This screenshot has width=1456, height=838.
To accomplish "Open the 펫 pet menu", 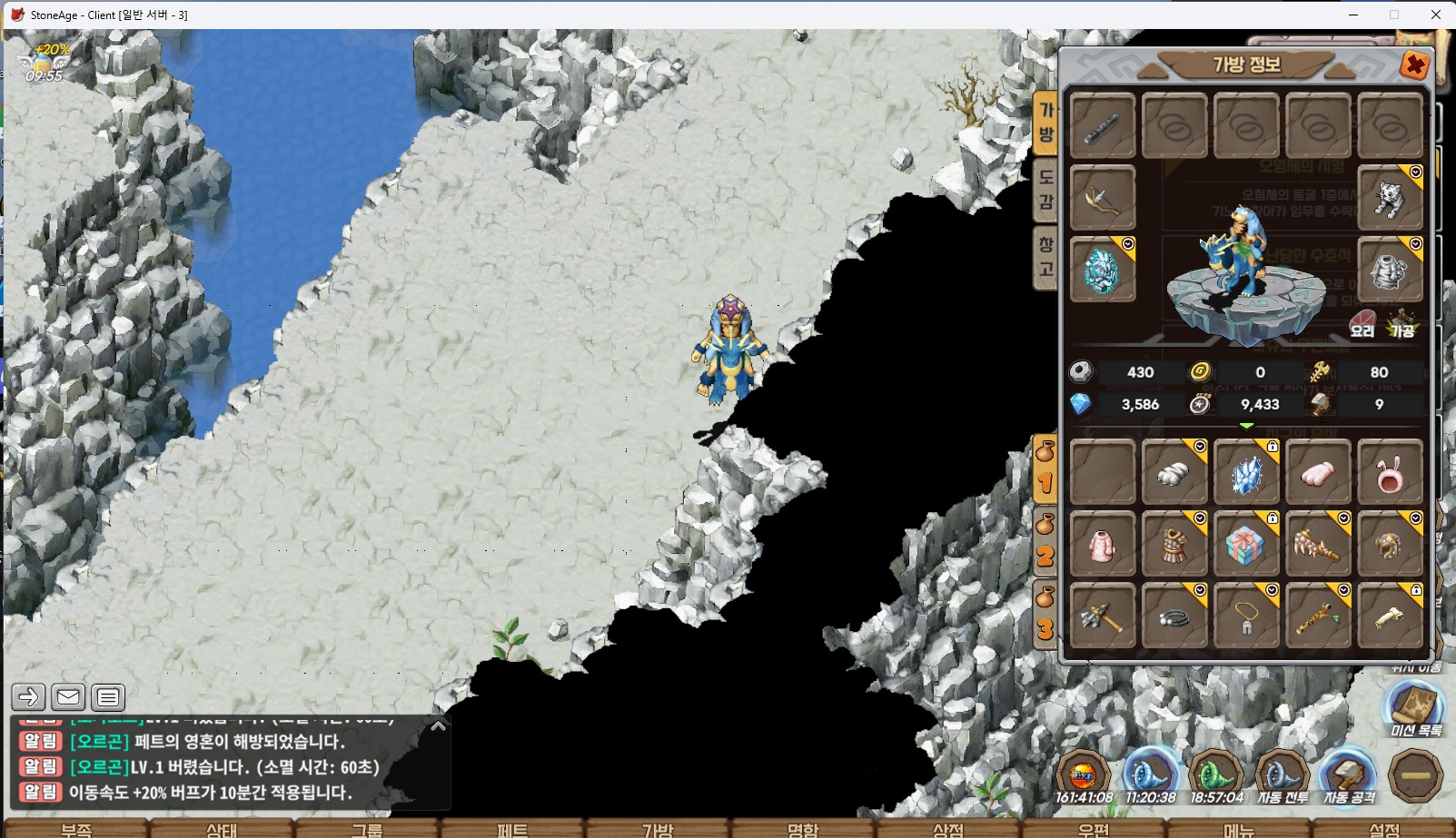I will point(512,829).
